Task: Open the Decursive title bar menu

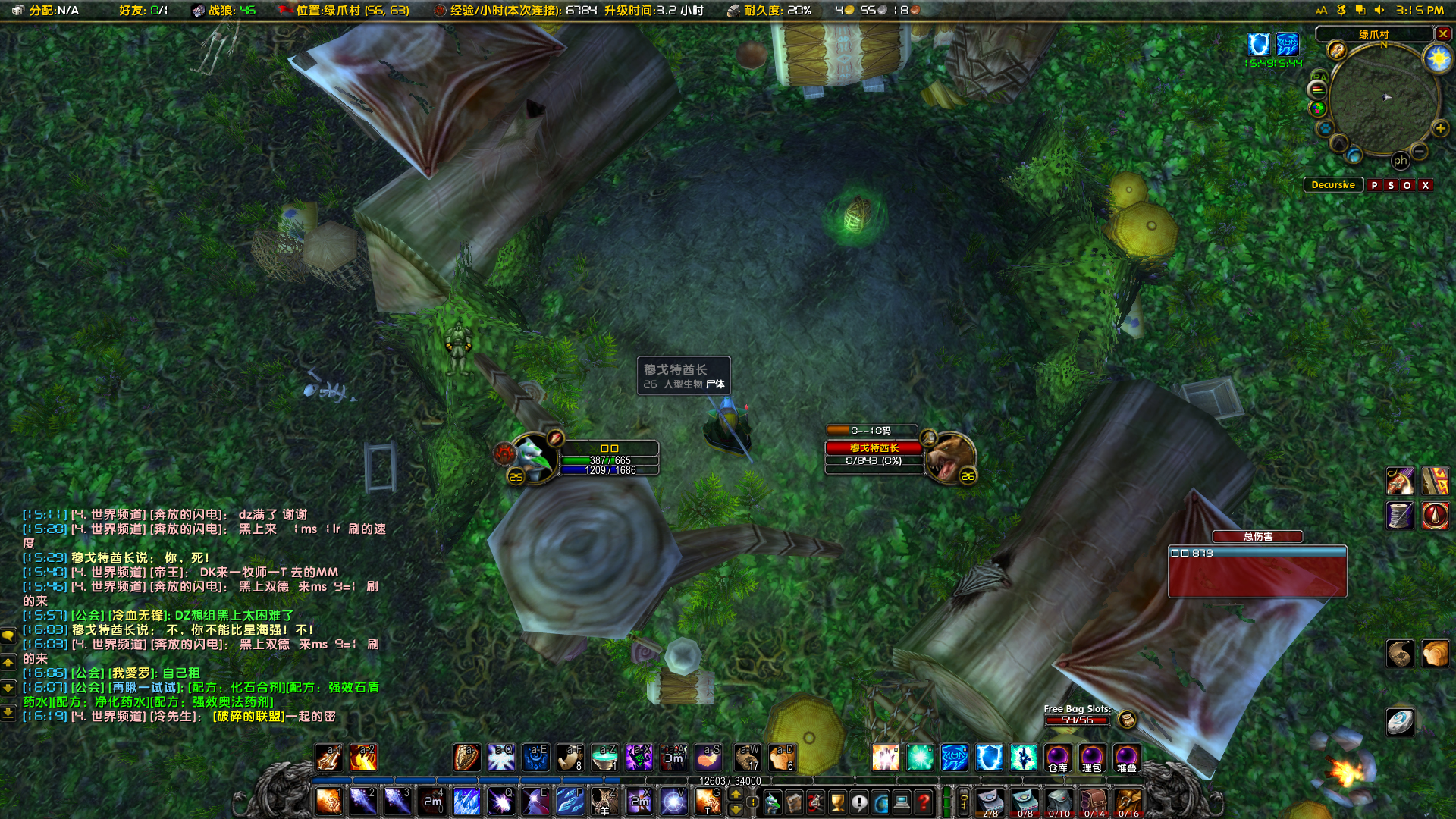Action: [1332, 184]
